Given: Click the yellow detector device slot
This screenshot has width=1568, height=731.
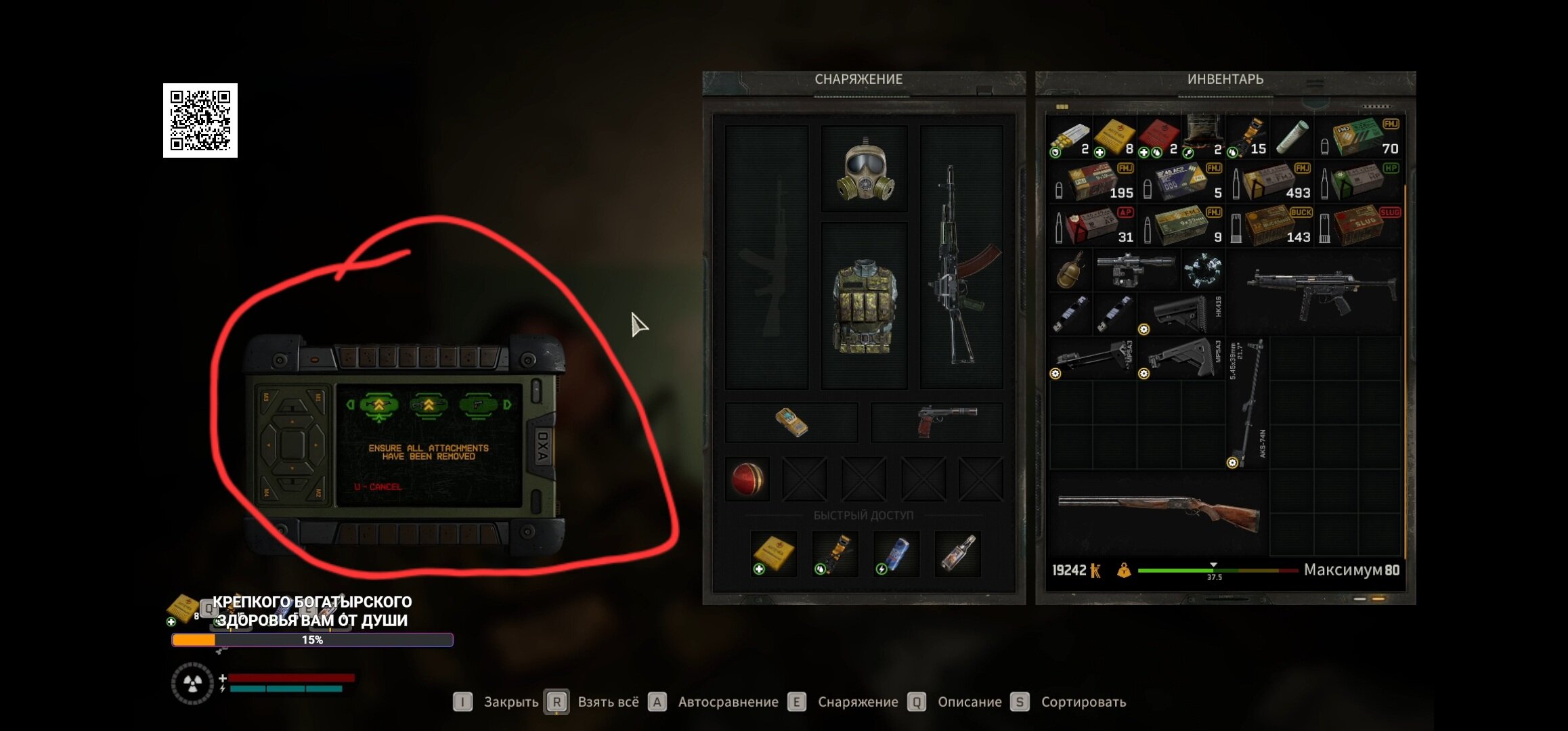Looking at the screenshot, I should (x=791, y=422).
